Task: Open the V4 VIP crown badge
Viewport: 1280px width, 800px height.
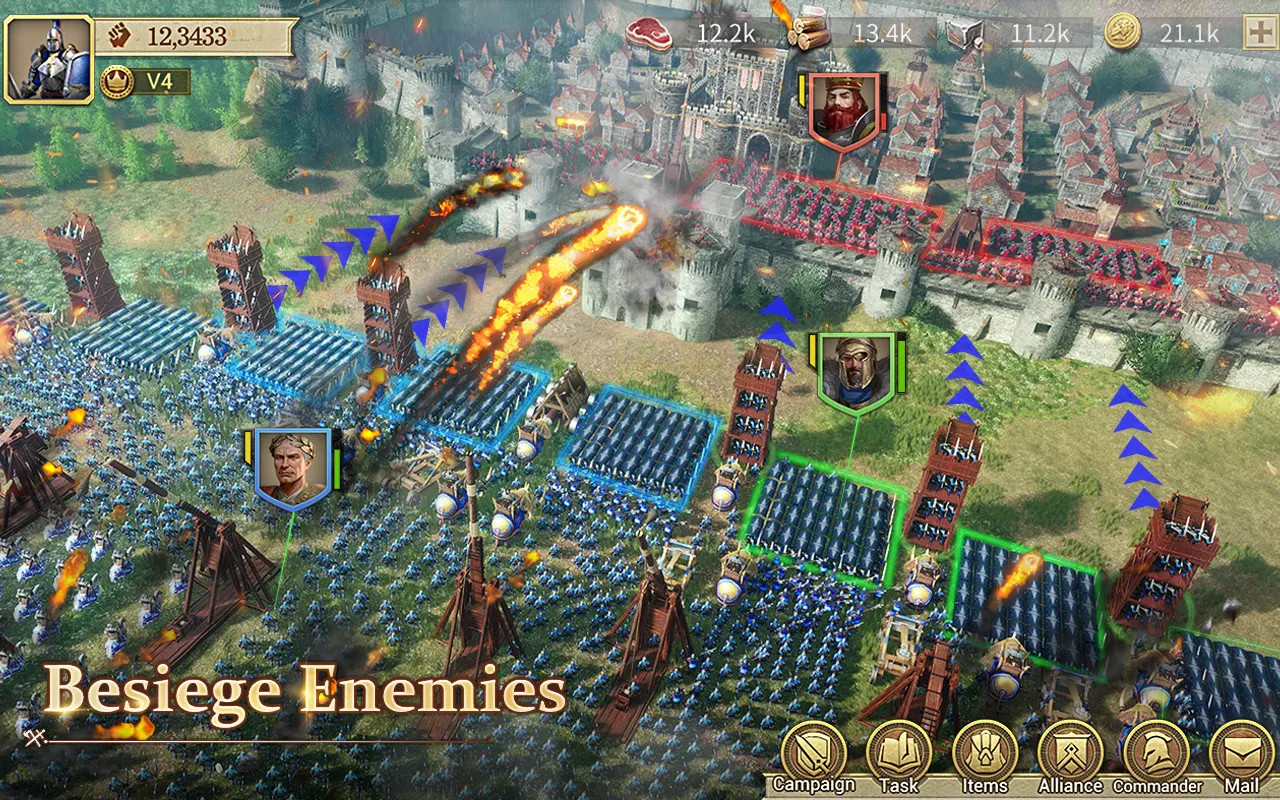Action: [117, 82]
